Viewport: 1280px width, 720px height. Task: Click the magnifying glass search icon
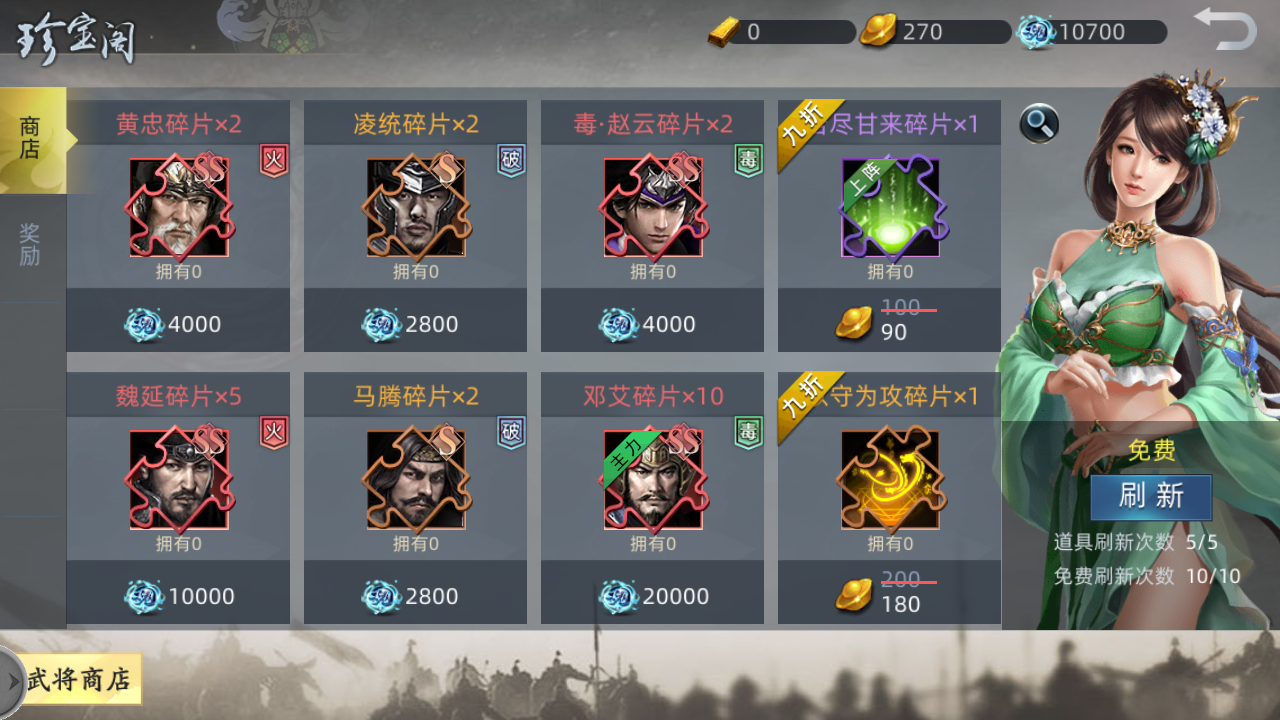[x=1039, y=124]
